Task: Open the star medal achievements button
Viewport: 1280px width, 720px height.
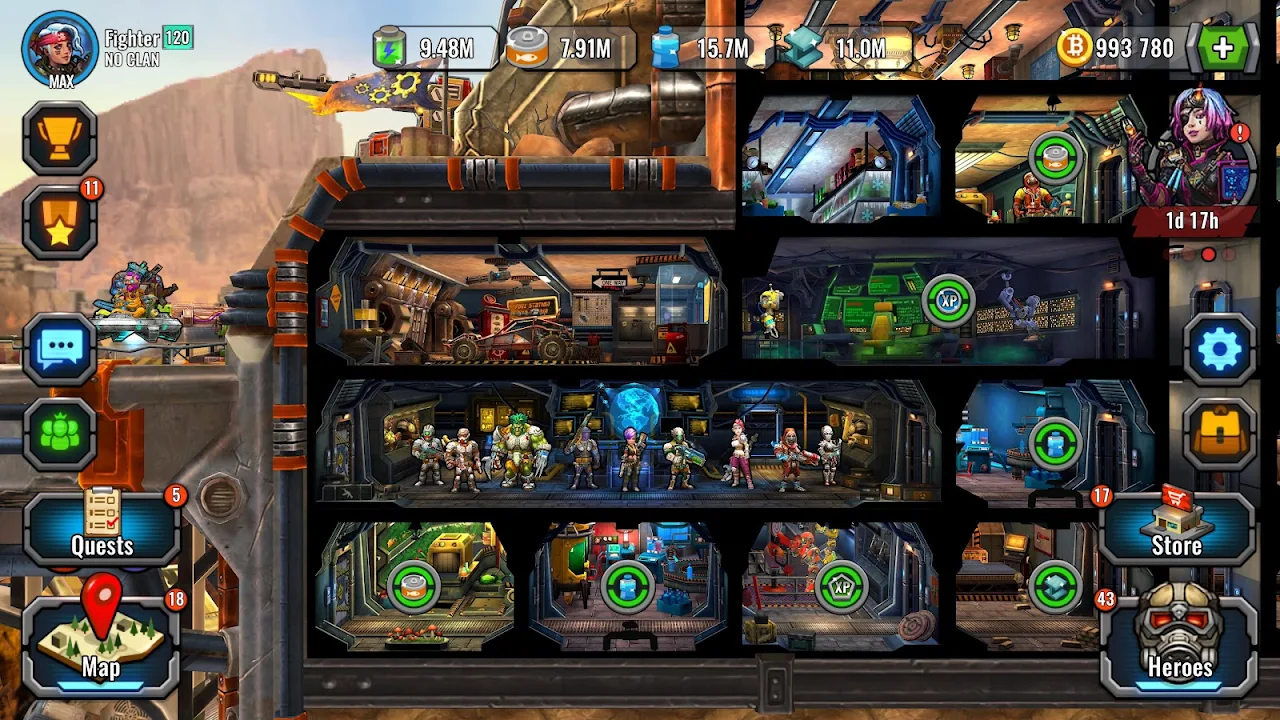Action: [x=60, y=222]
